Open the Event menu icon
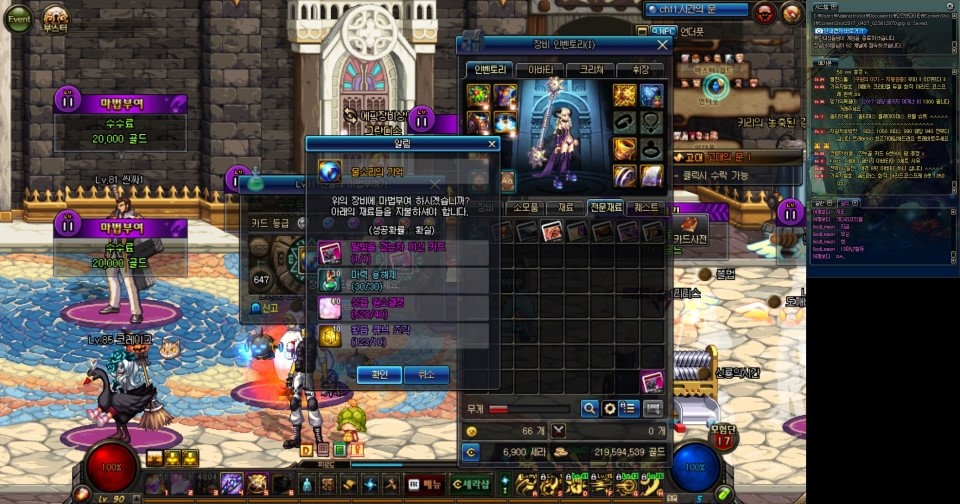The image size is (960, 504). pos(19,19)
